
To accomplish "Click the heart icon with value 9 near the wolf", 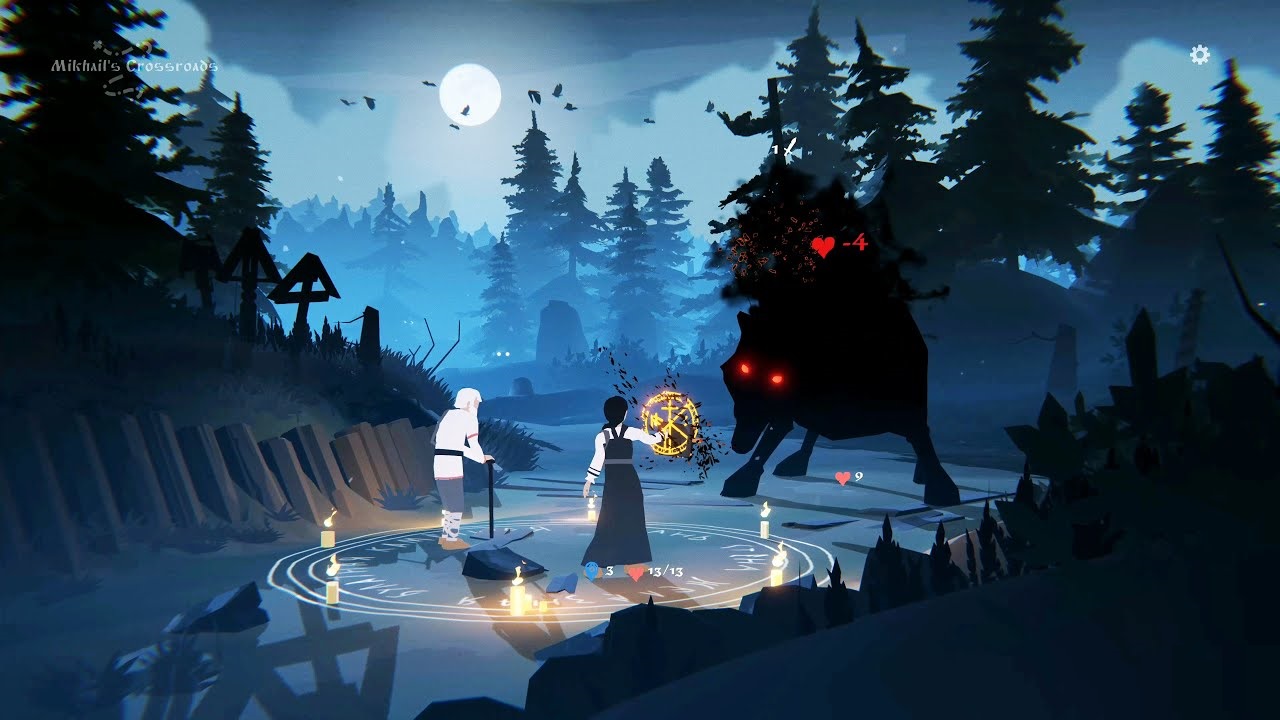I will pyautogui.click(x=842, y=478).
